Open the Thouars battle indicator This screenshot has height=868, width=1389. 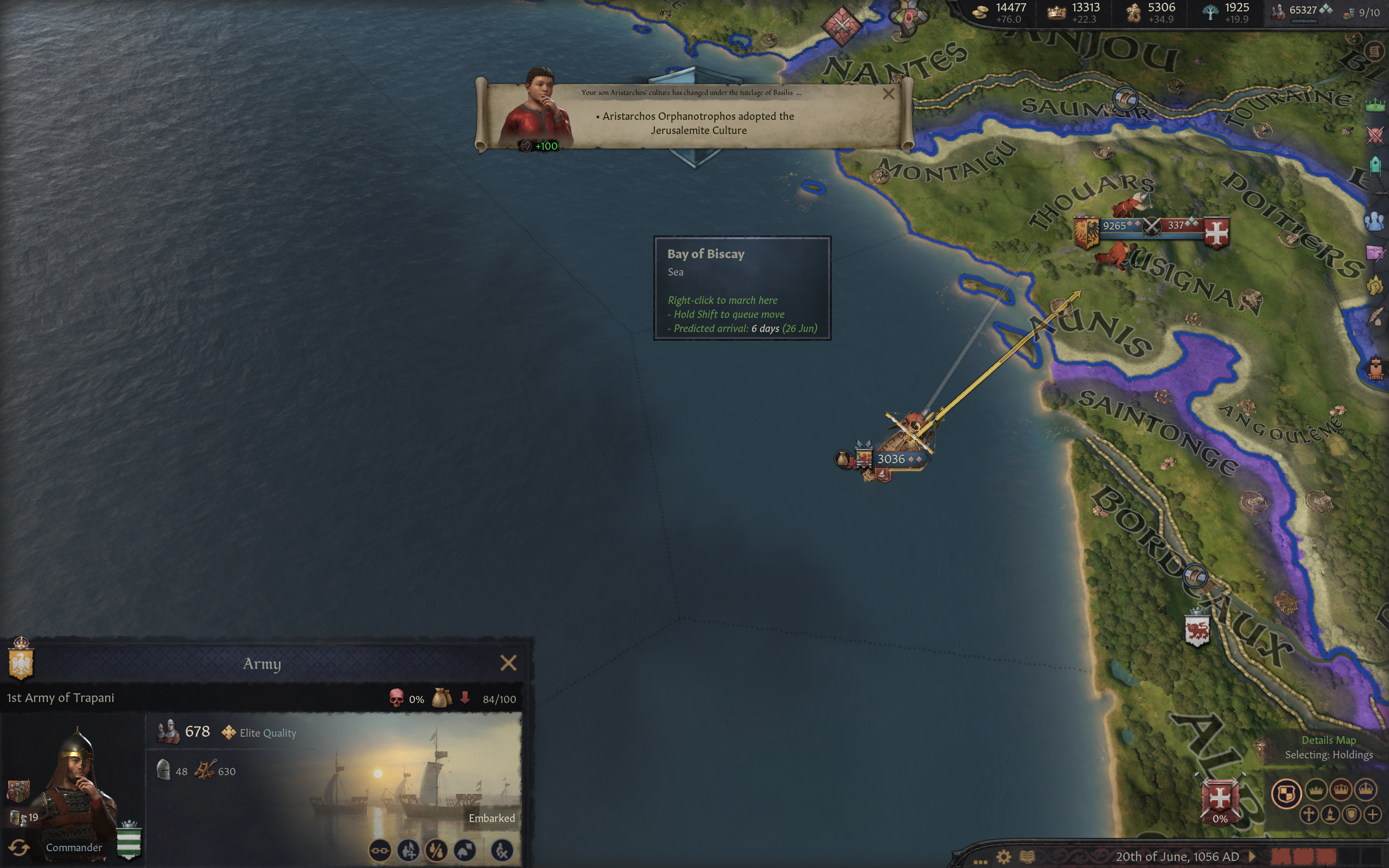1151,226
